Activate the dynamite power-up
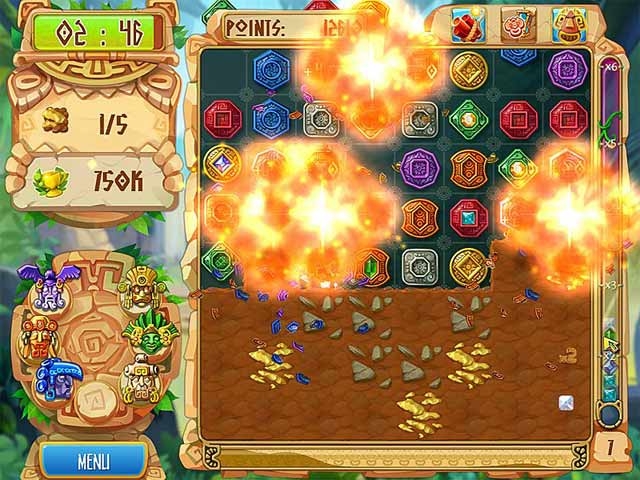This screenshot has width=640, height=480. coord(467,24)
